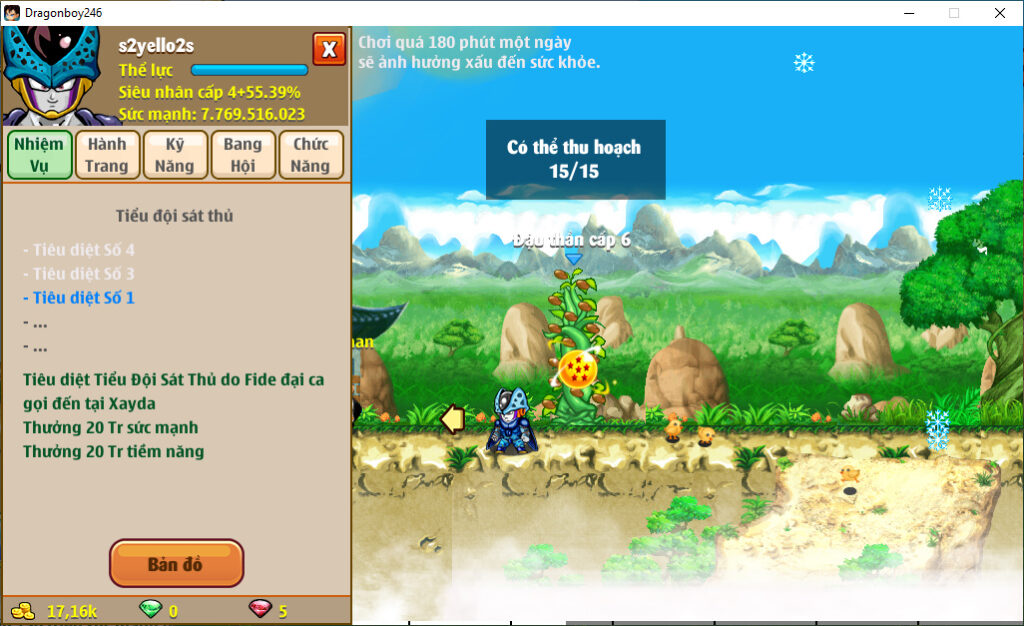
Task: Open the Hành Trang tab
Action: (107, 155)
